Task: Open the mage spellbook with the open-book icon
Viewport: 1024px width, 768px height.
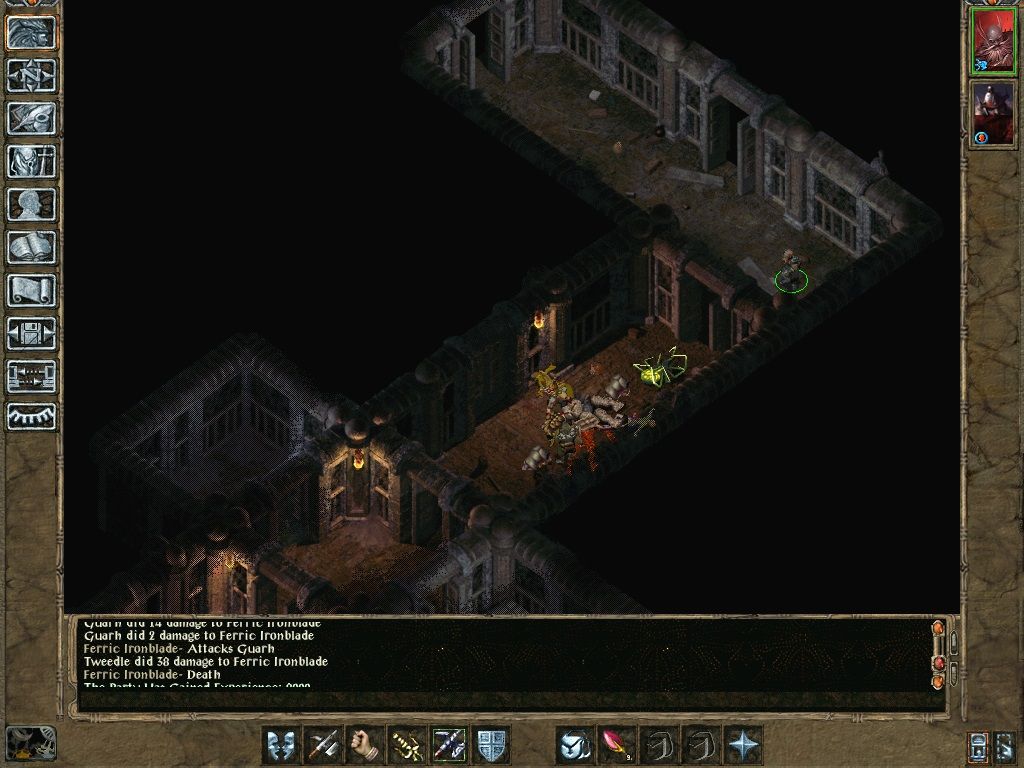Action: click(x=32, y=247)
